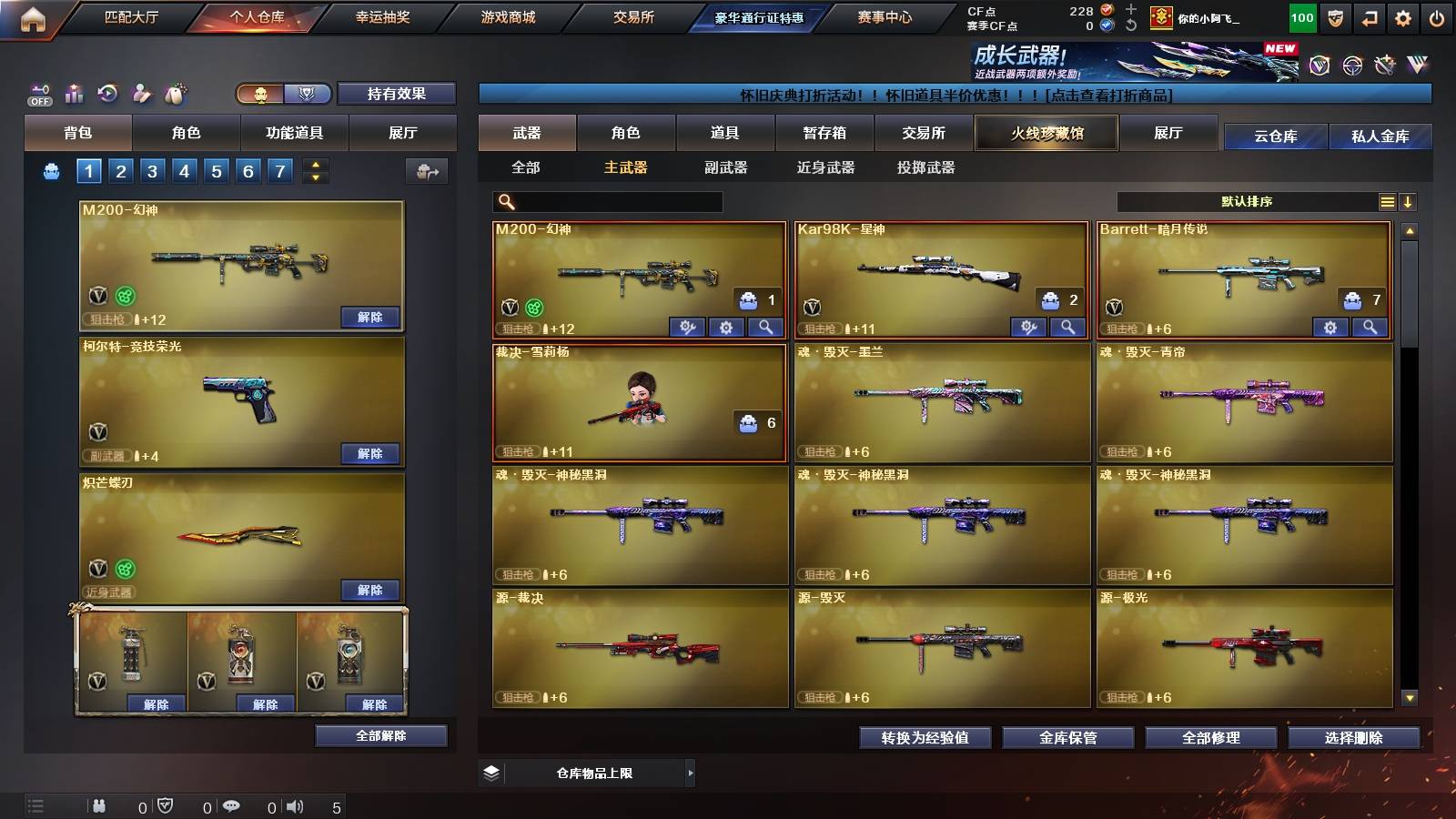Click the speaker volume icon in status bar
1456x819 pixels.
pos(293,805)
